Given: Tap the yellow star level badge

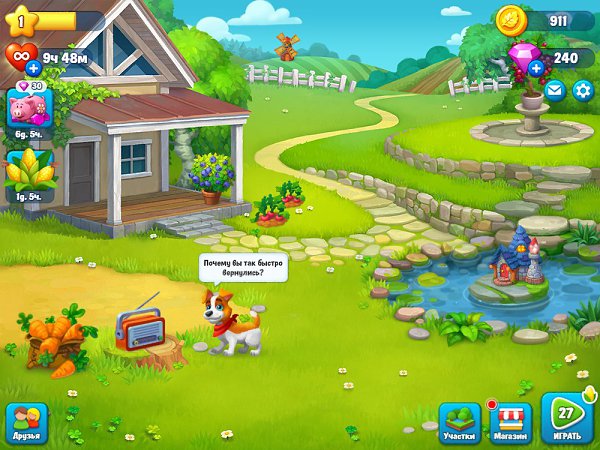Looking at the screenshot, I should [x=22, y=20].
